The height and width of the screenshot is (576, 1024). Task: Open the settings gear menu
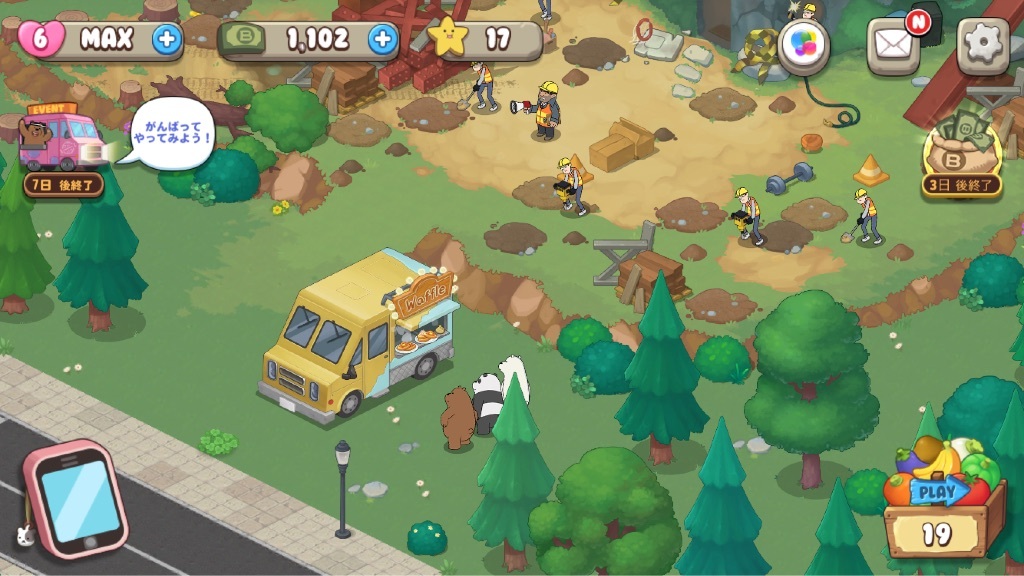coord(983,45)
